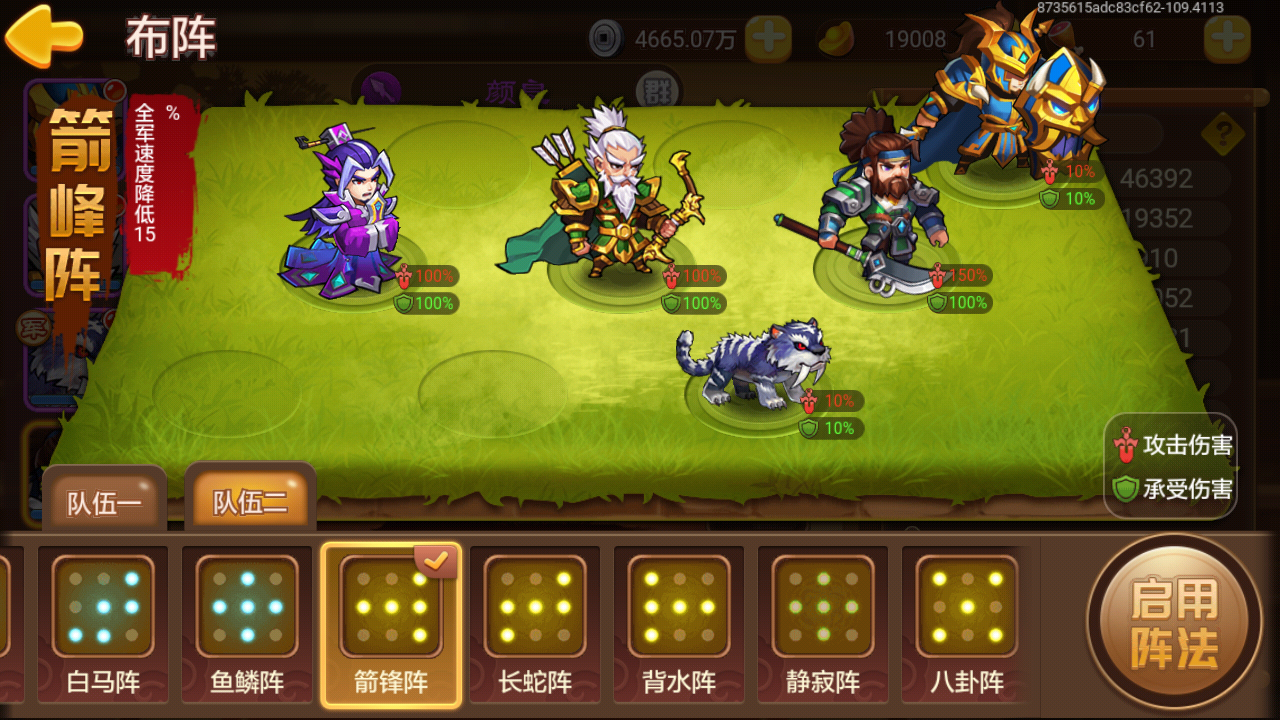Select the 鱼鳞阵 formation icon
This screenshot has height=720, width=1280.
point(247,608)
